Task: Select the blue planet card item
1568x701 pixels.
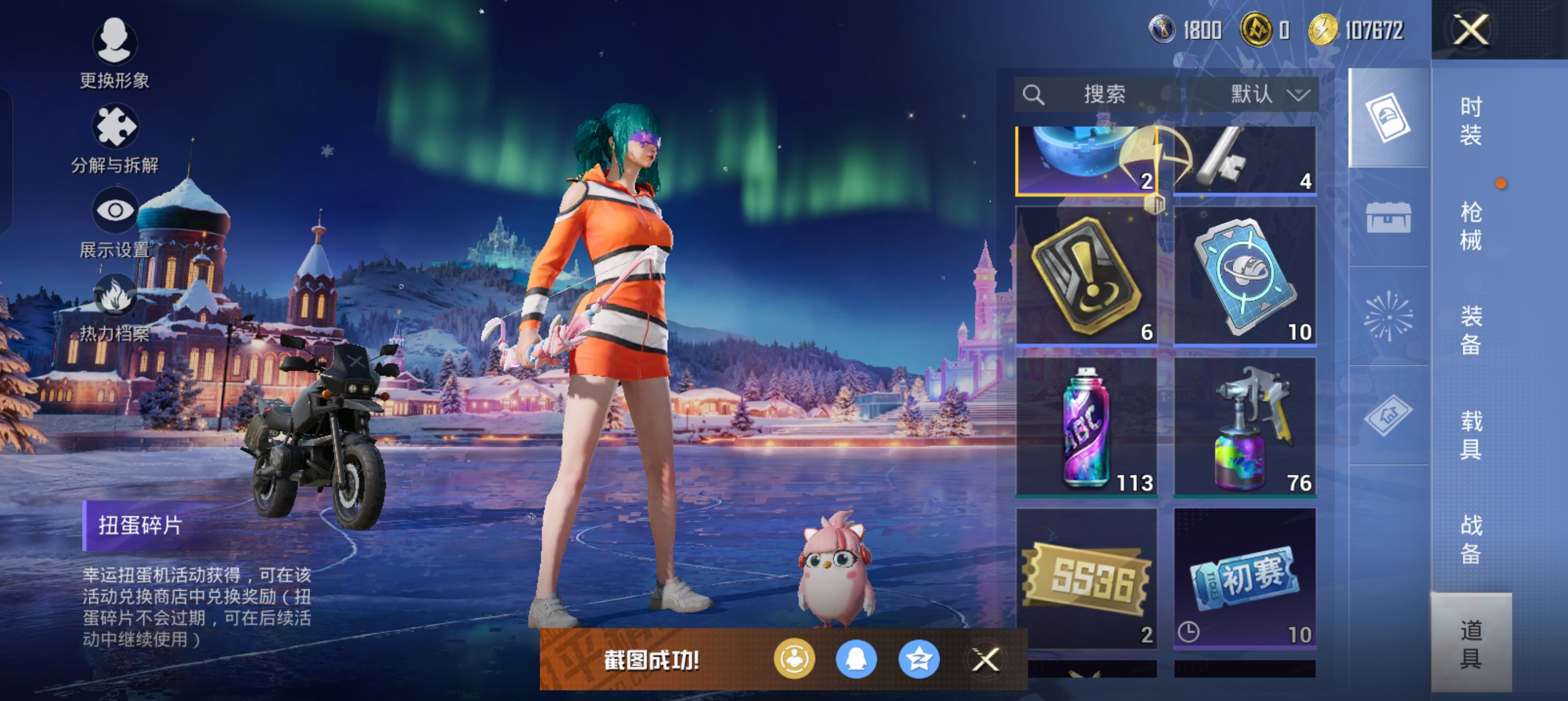Action: pyautogui.click(x=1245, y=276)
